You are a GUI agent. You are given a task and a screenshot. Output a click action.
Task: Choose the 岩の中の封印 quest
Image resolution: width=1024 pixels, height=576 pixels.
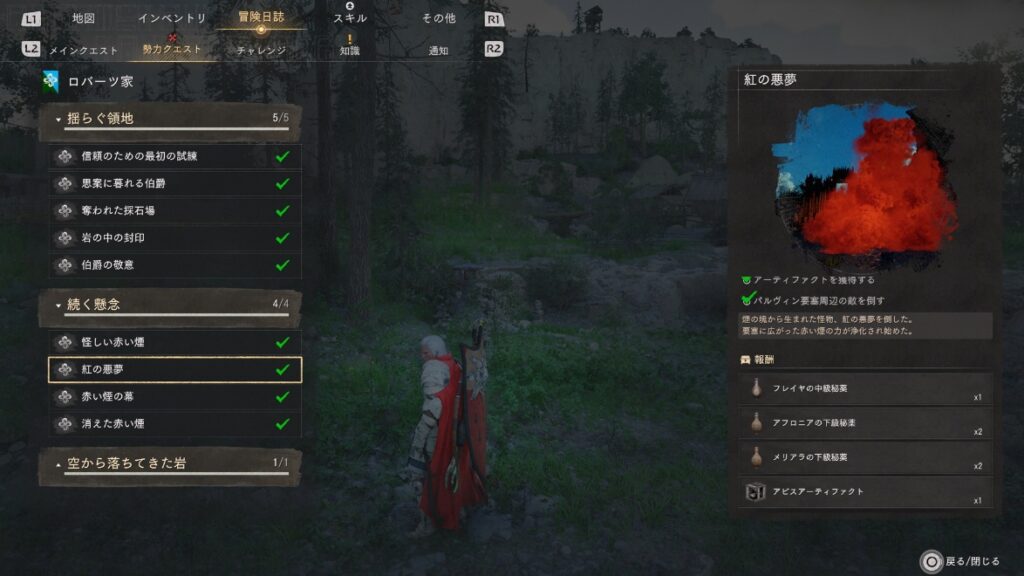[x=175, y=238]
